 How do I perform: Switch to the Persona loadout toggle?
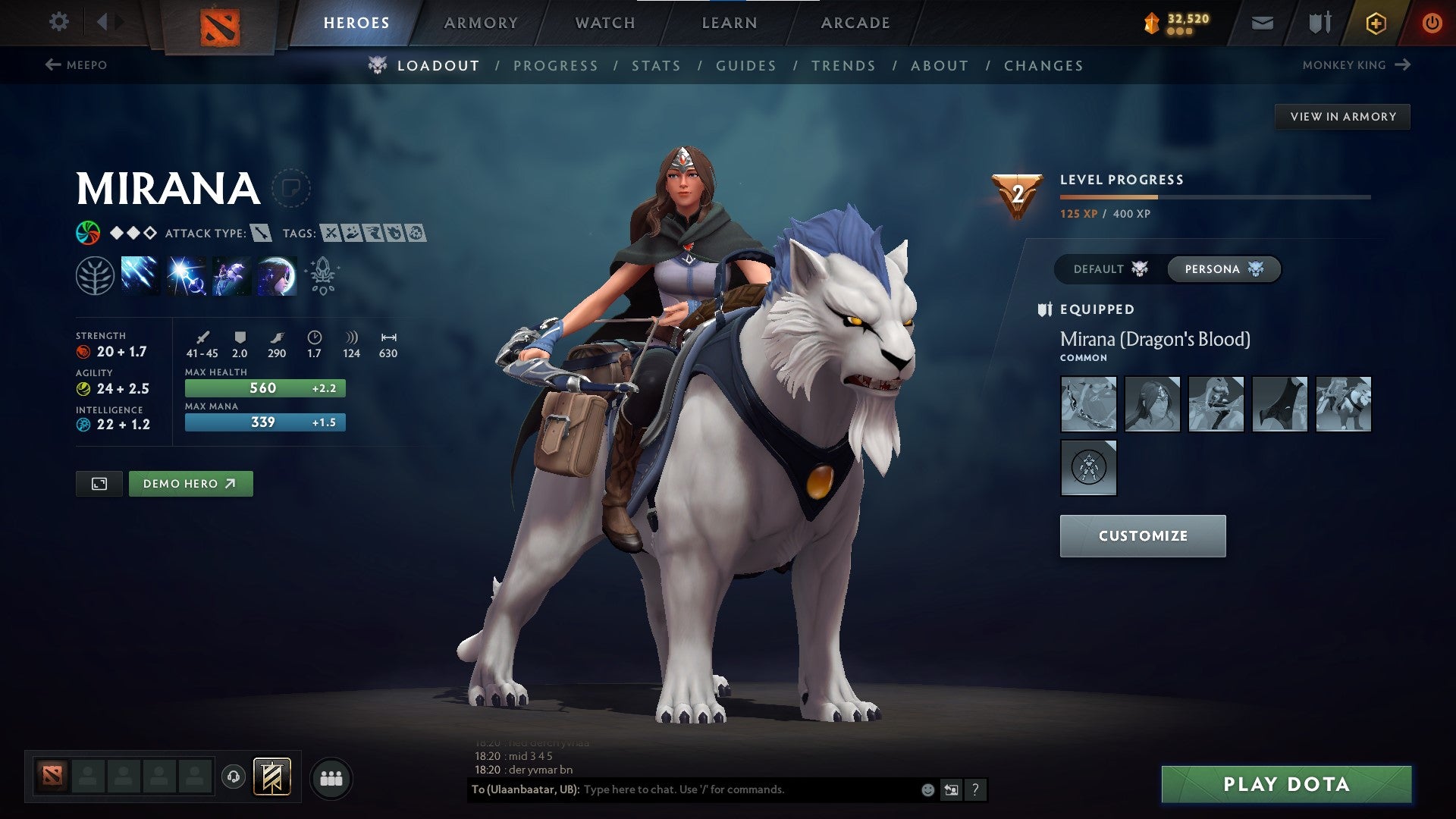point(1223,268)
